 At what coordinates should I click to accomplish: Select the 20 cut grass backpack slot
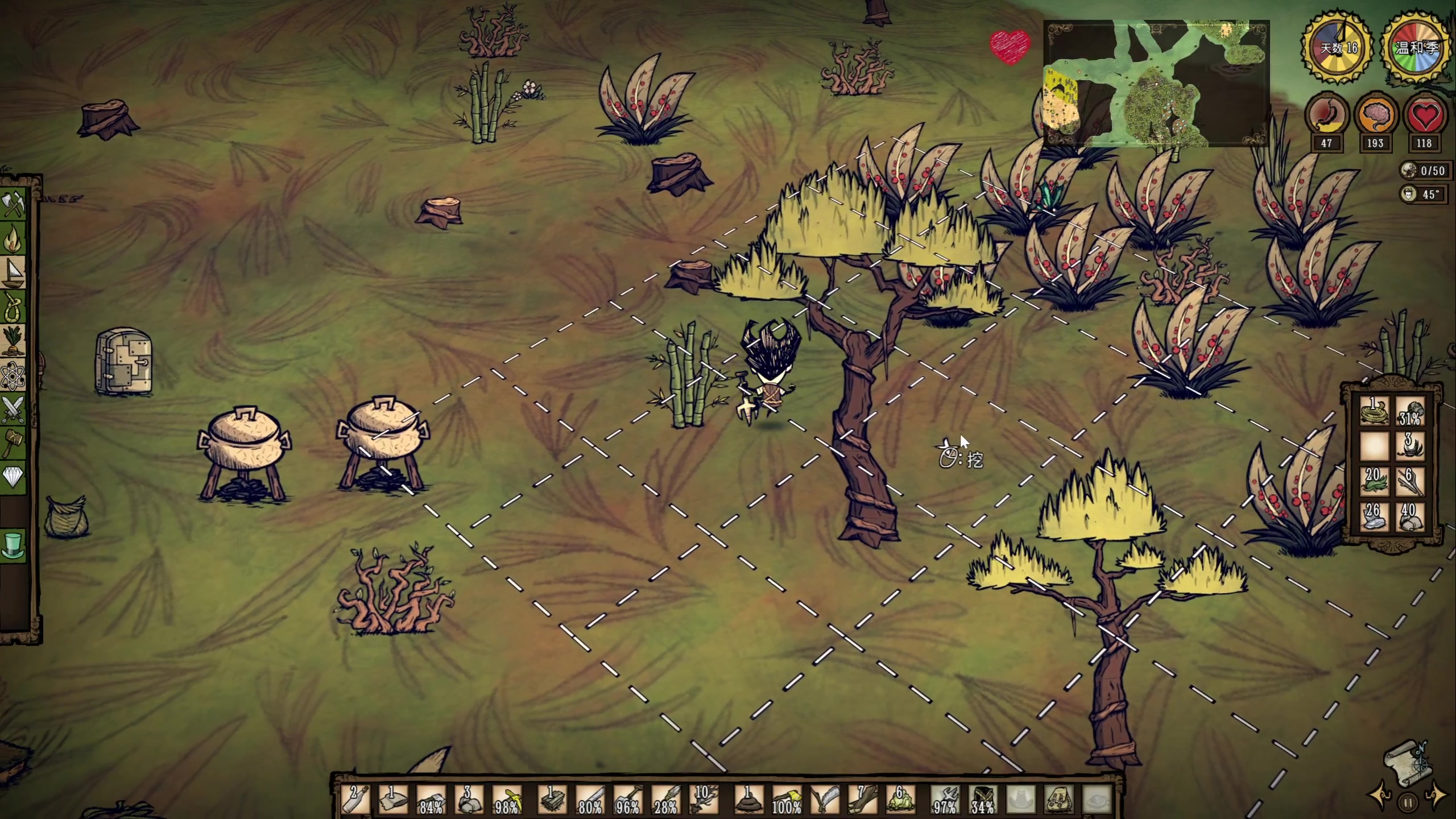tap(1374, 481)
